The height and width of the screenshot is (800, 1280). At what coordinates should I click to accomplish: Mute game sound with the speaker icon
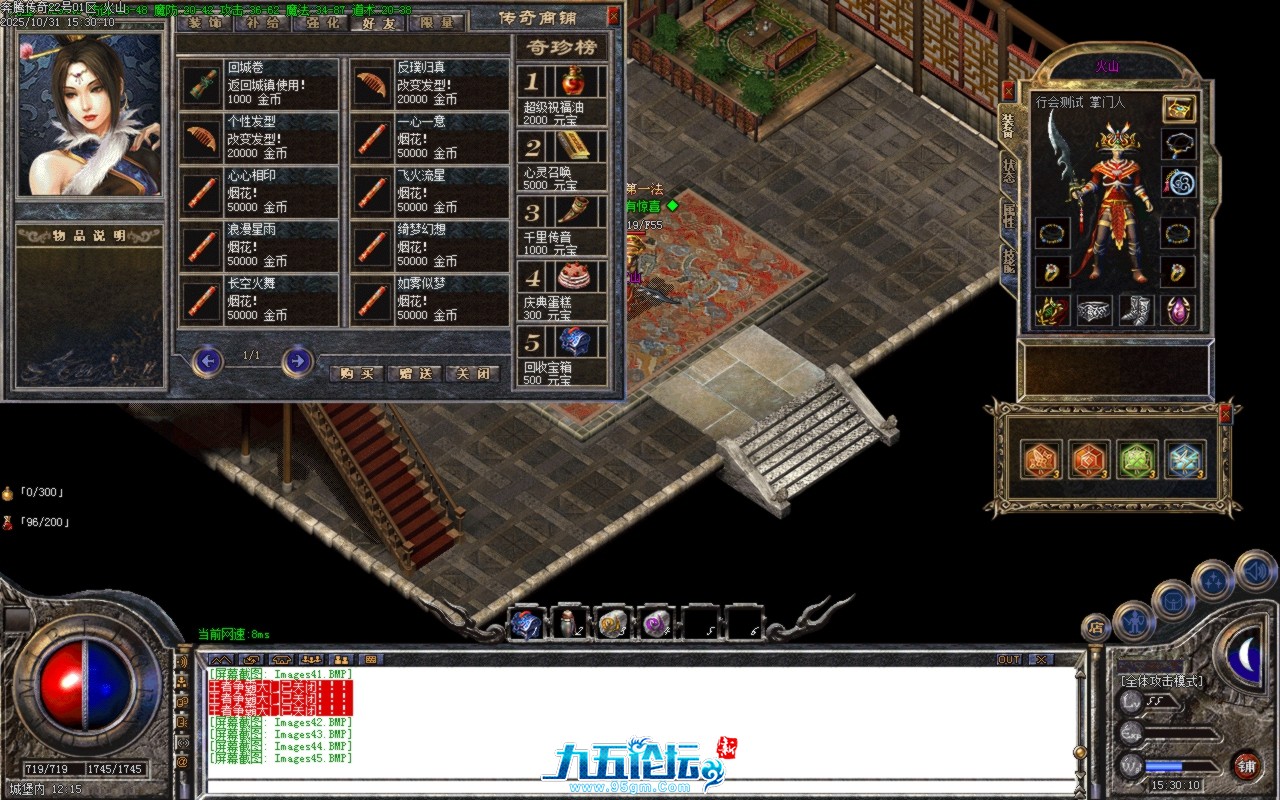[x=1255, y=572]
